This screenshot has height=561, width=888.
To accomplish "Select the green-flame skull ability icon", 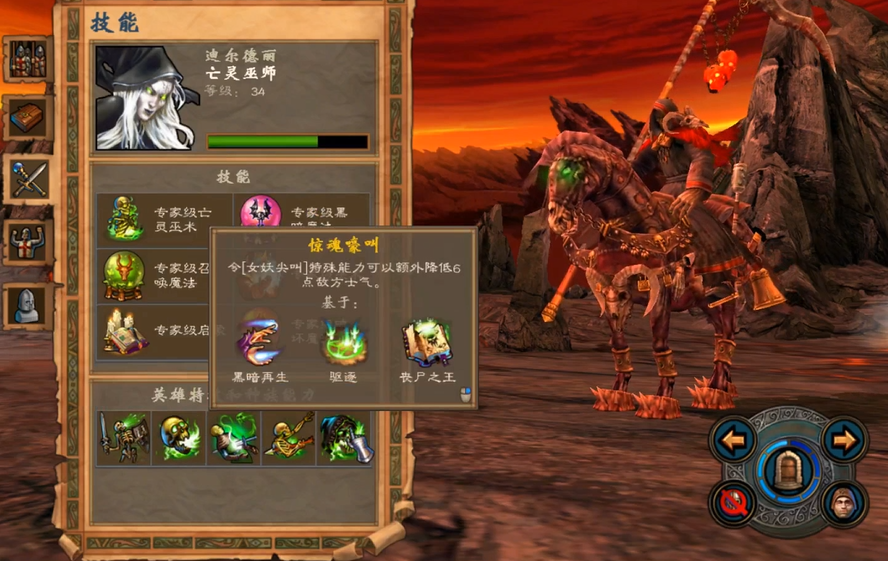I will 180,438.
